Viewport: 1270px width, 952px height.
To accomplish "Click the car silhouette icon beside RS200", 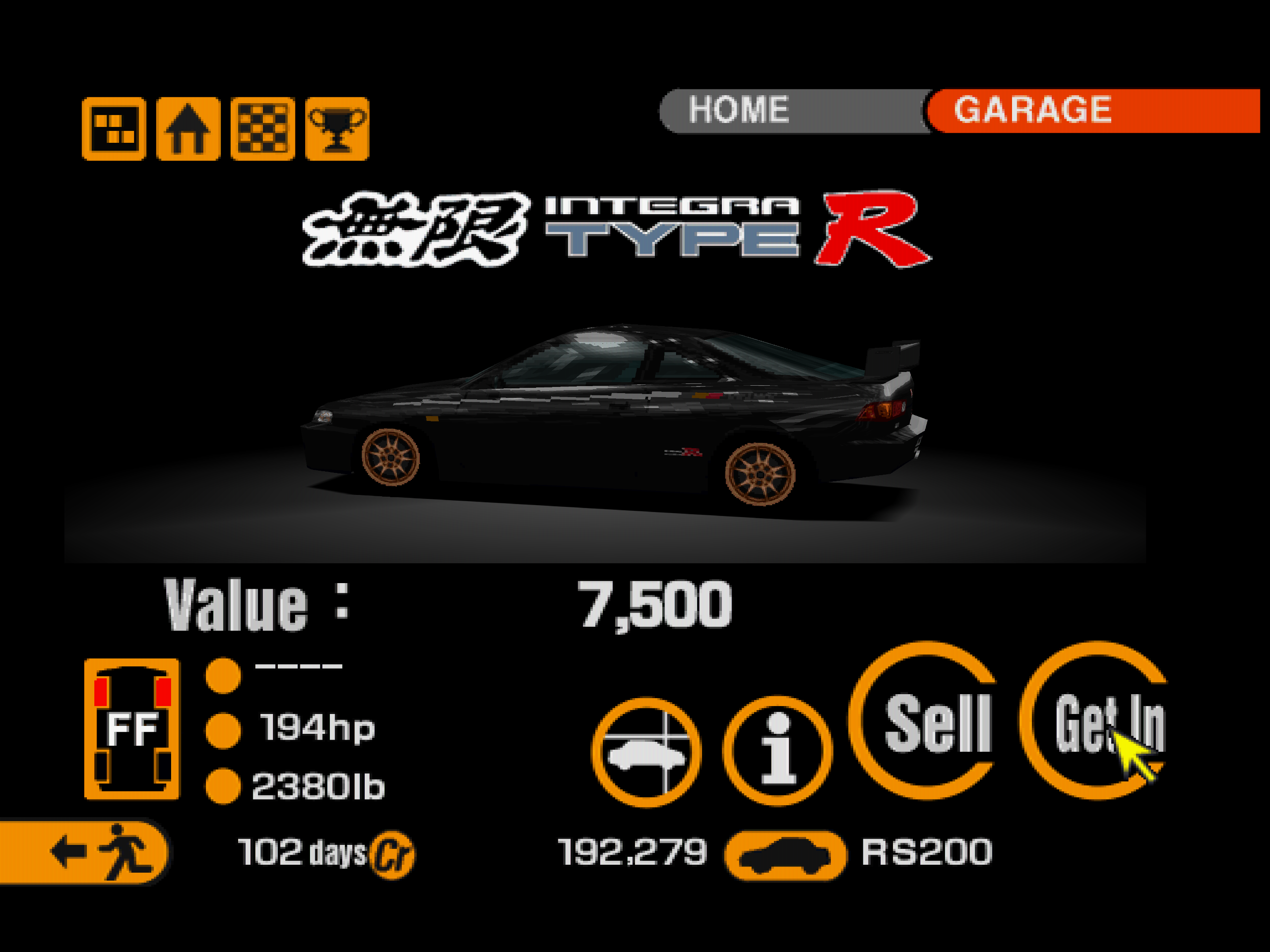I will pos(785,855).
